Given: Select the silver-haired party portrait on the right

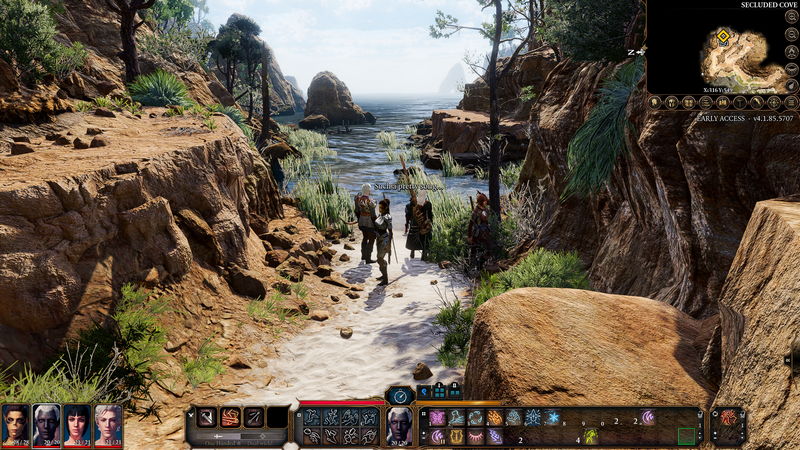Looking at the screenshot, I should (108, 424).
